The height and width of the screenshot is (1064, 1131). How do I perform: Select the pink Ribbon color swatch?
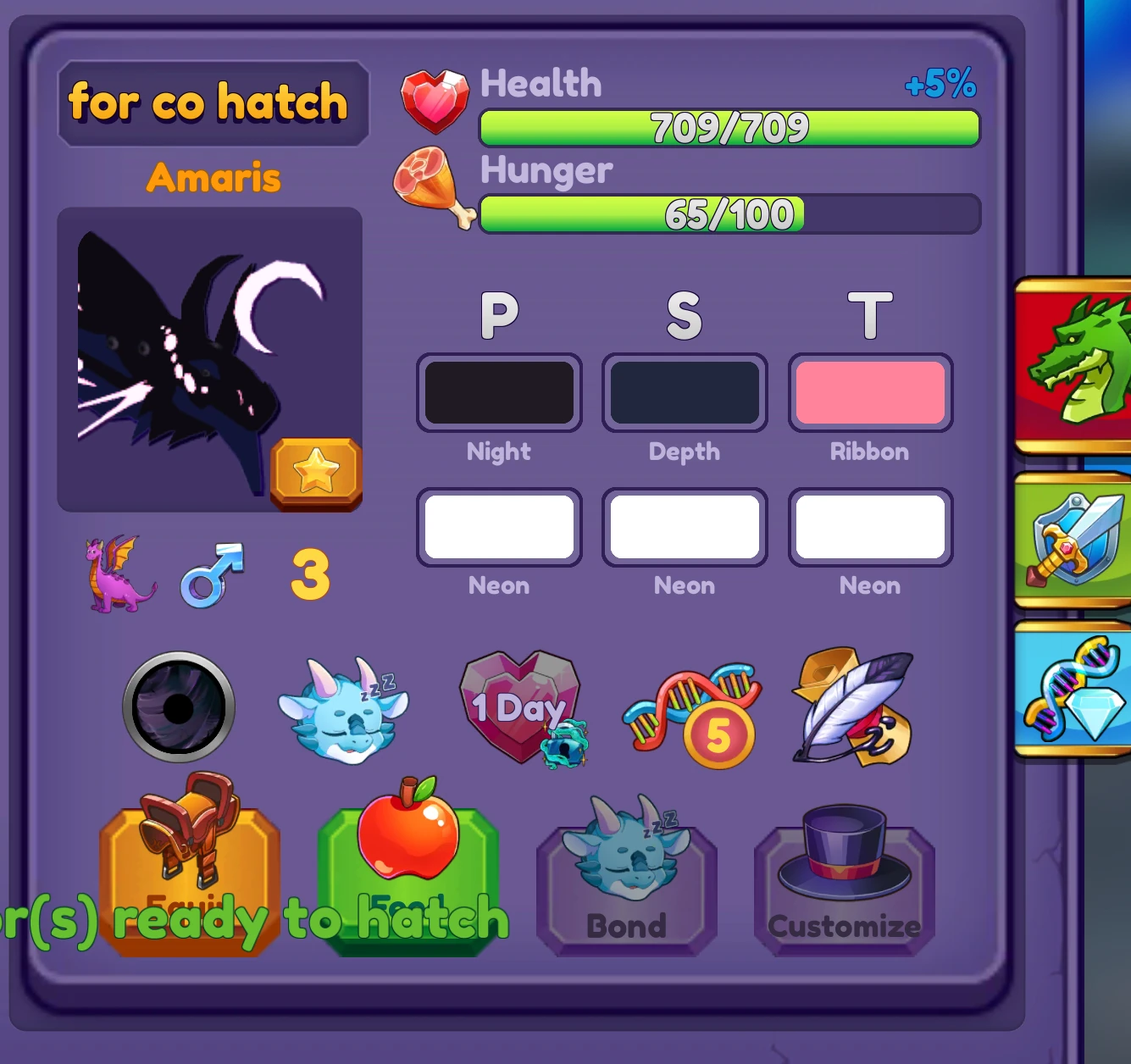coord(870,392)
